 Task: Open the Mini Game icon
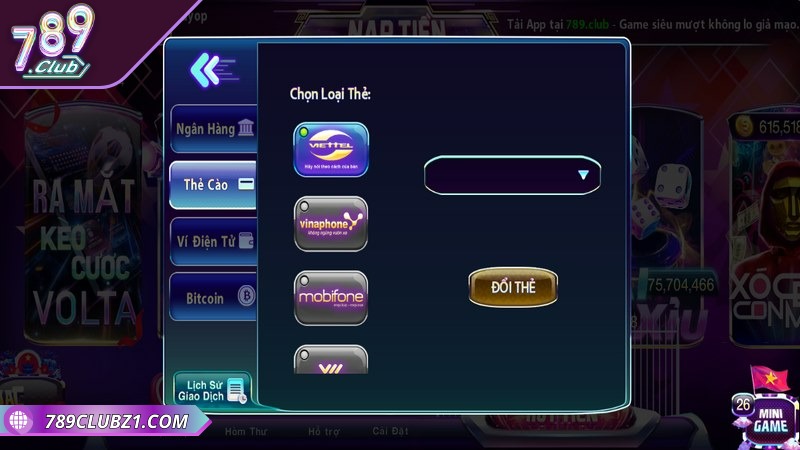pyautogui.click(x=768, y=413)
